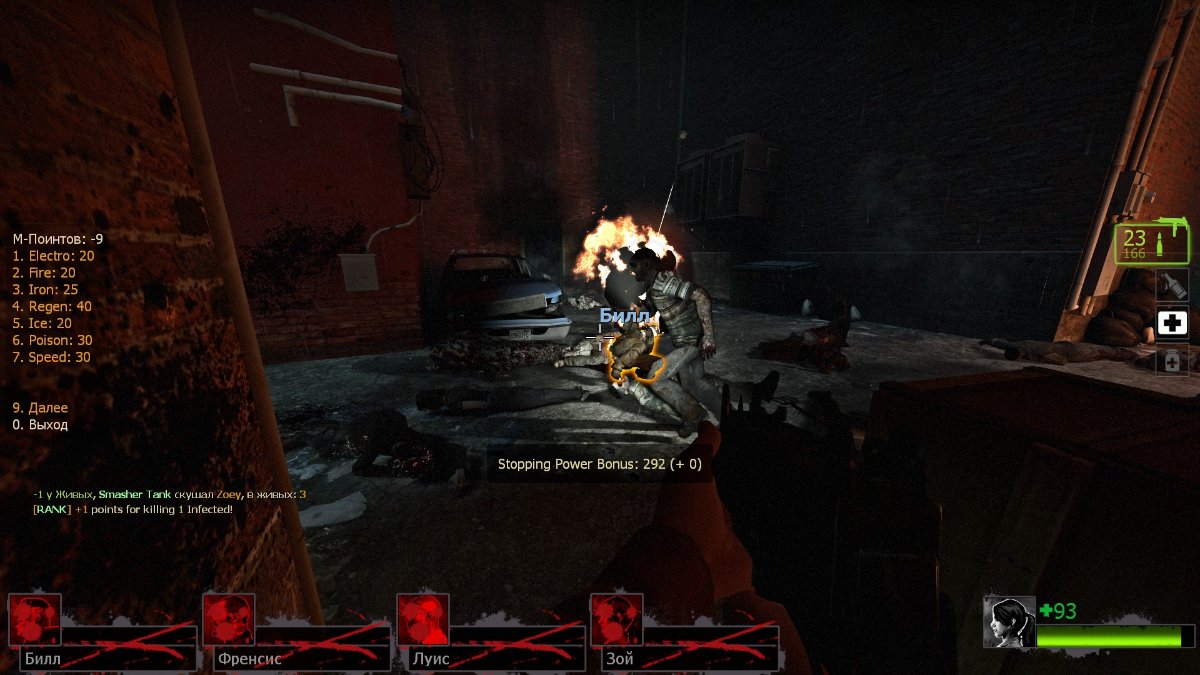Click your own character portrait
The height and width of the screenshot is (675, 1200).
(x=1008, y=622)
